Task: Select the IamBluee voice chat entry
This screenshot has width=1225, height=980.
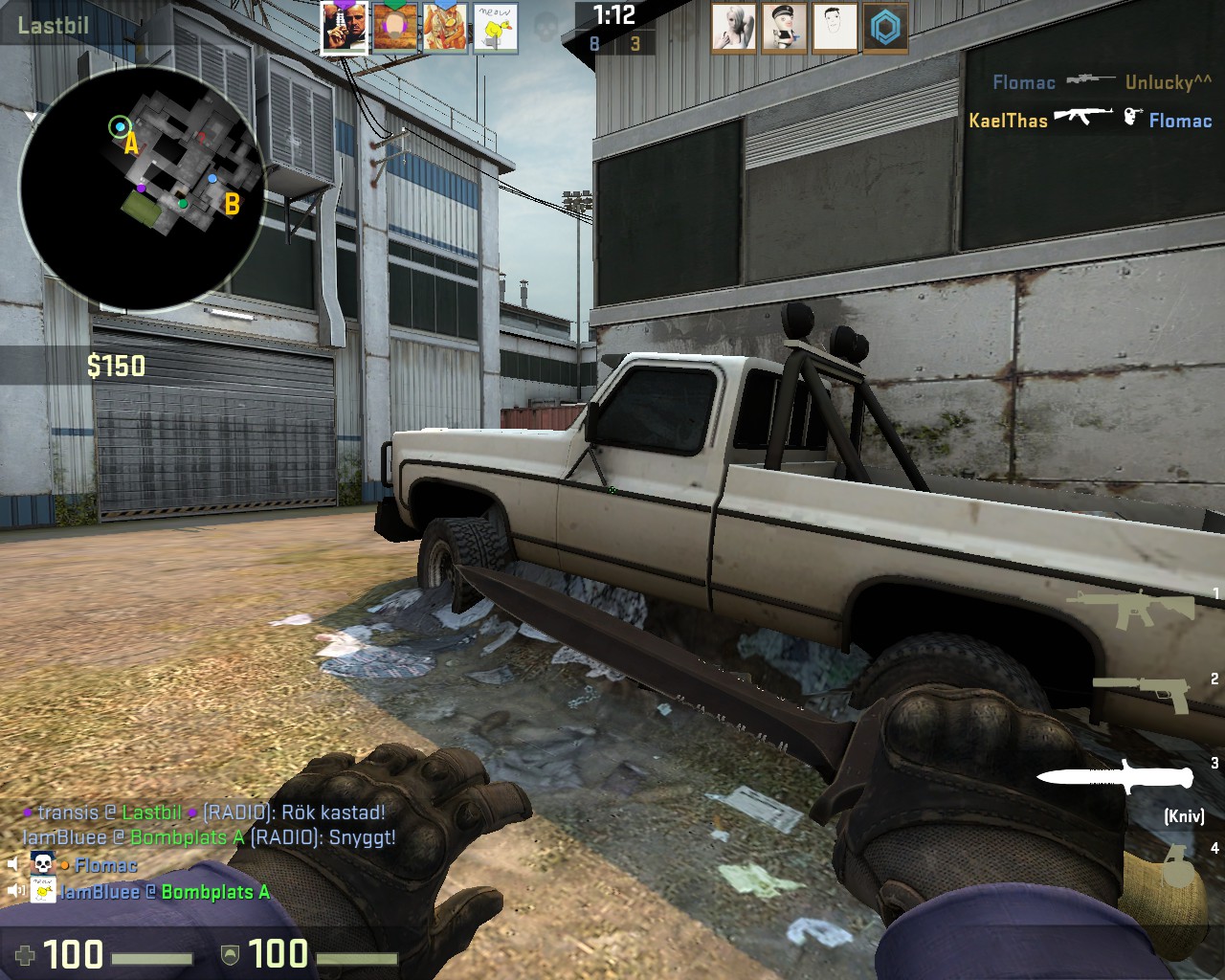Action: (165, 892)
